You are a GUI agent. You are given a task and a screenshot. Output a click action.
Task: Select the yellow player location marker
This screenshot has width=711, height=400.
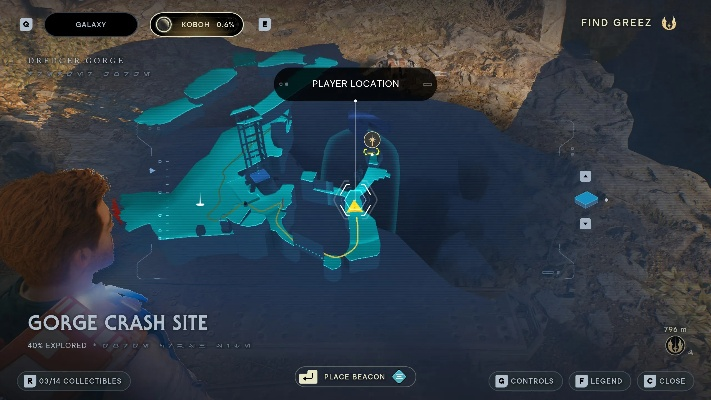(x=354, y=206)
